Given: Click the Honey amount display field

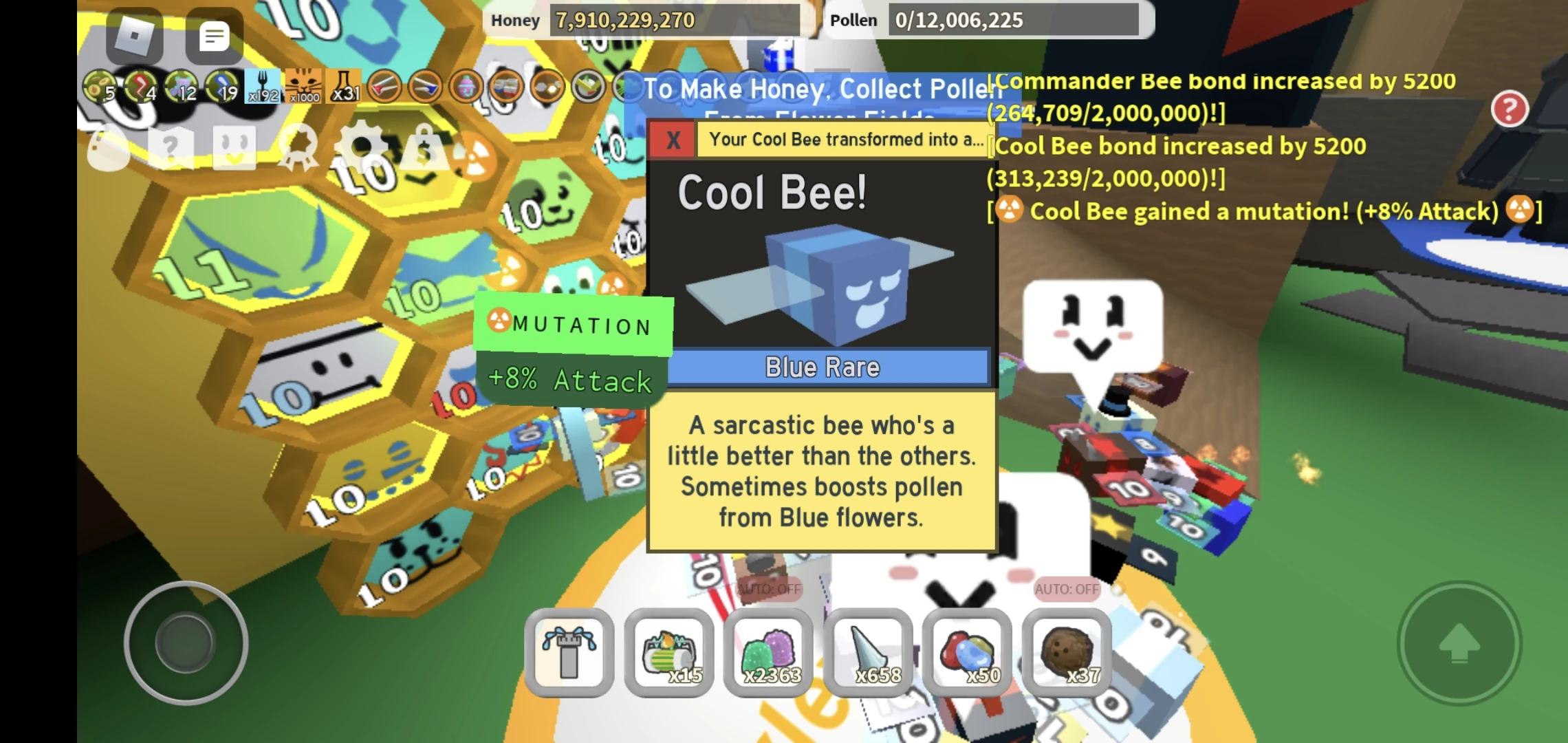Looking at the screenshot, I should pyautogui.click(x=674, y=20).
